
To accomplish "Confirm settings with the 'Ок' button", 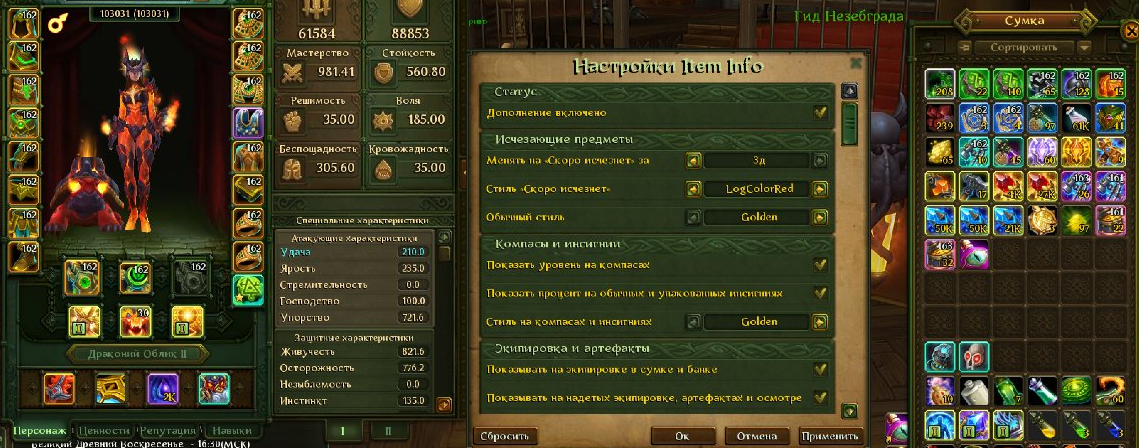I will pos(681,437).
